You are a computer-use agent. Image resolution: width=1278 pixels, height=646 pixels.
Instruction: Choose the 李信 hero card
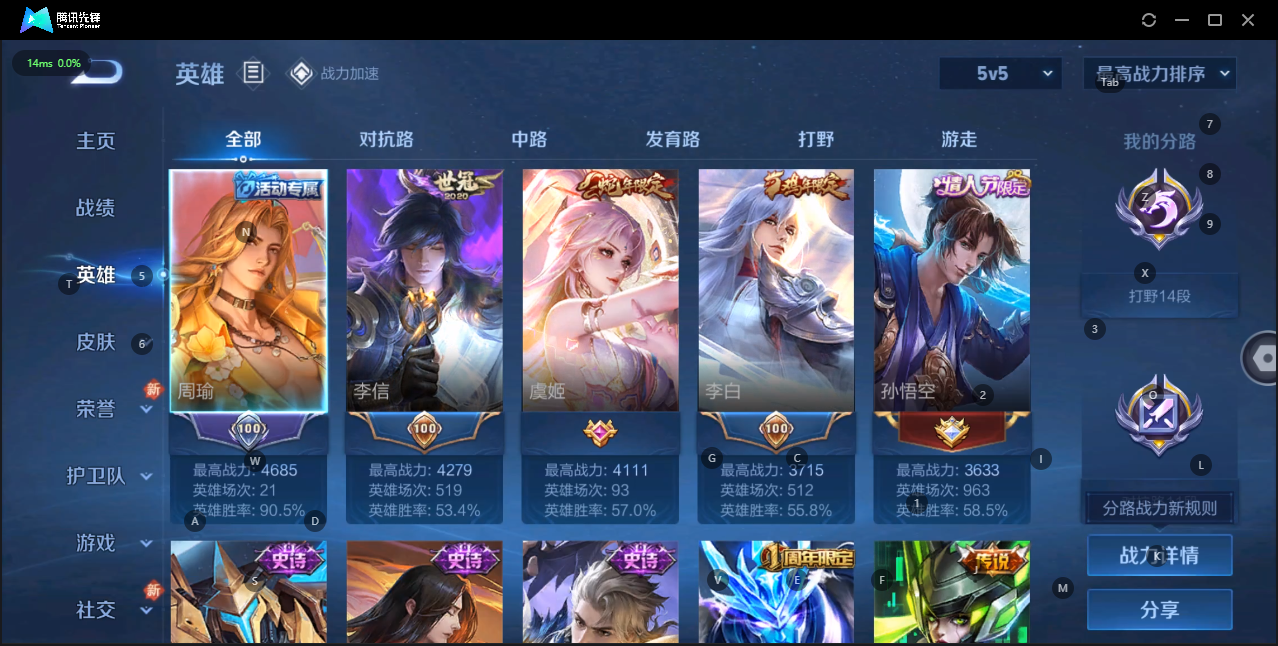pyautogui.click(x=425, y=290)
